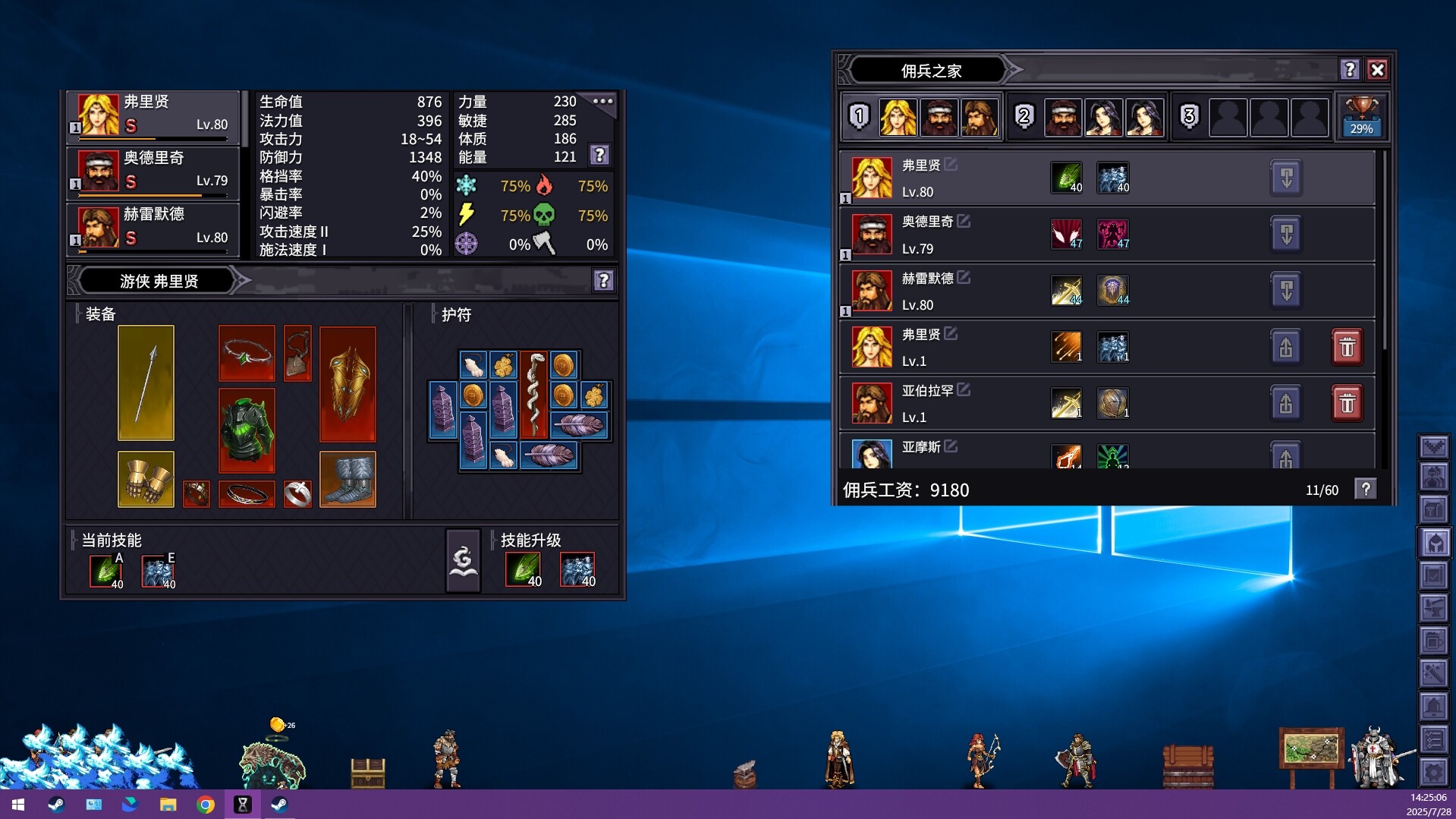Remove Lv.79 奥德里奇 from the squad

1286,235
